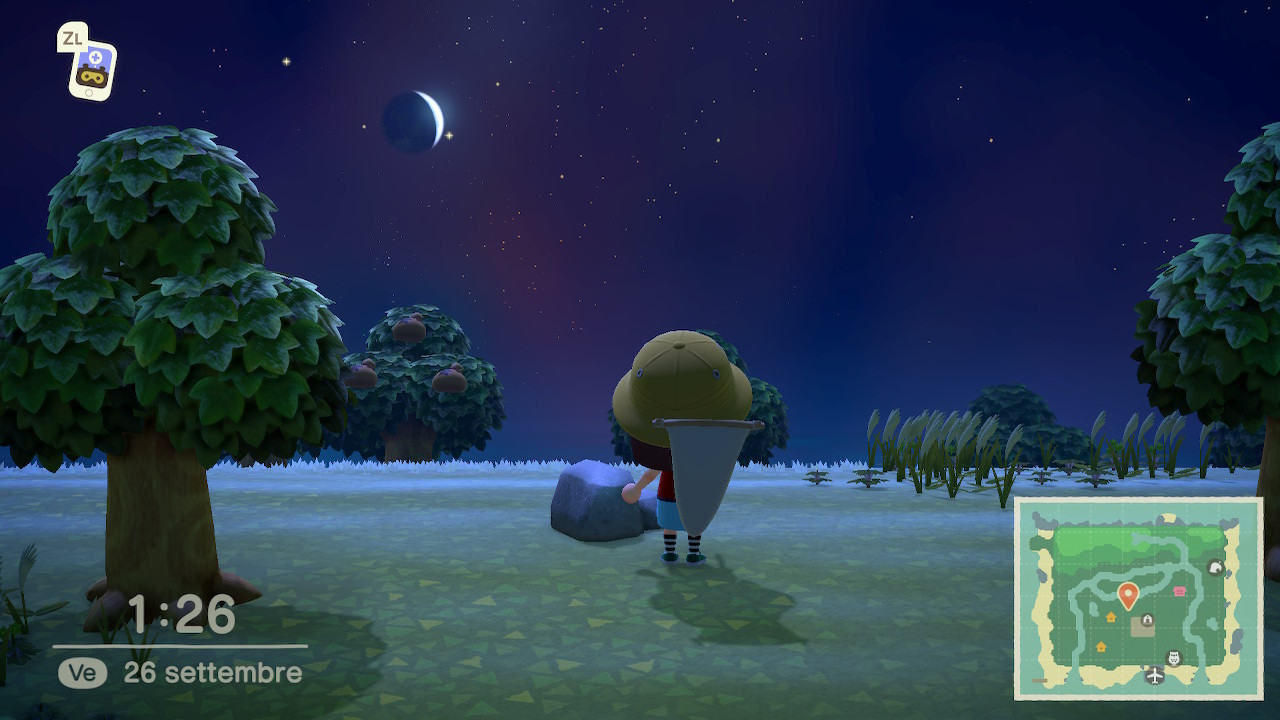Click the orange player location pin
This screenshot has height=720, width=1280.
coord(1128,596)
